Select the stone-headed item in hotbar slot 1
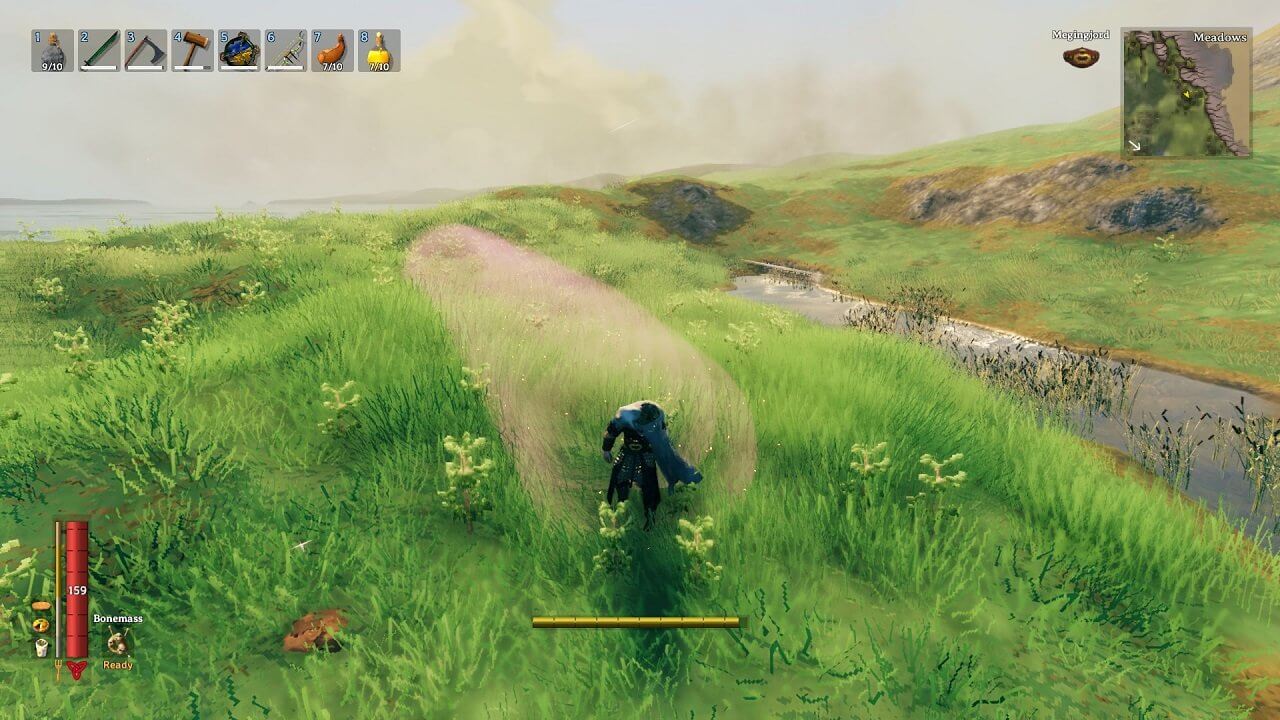The height and width of the screenshot is (720, 1280). pyautogui.click(x=52, y=50)
